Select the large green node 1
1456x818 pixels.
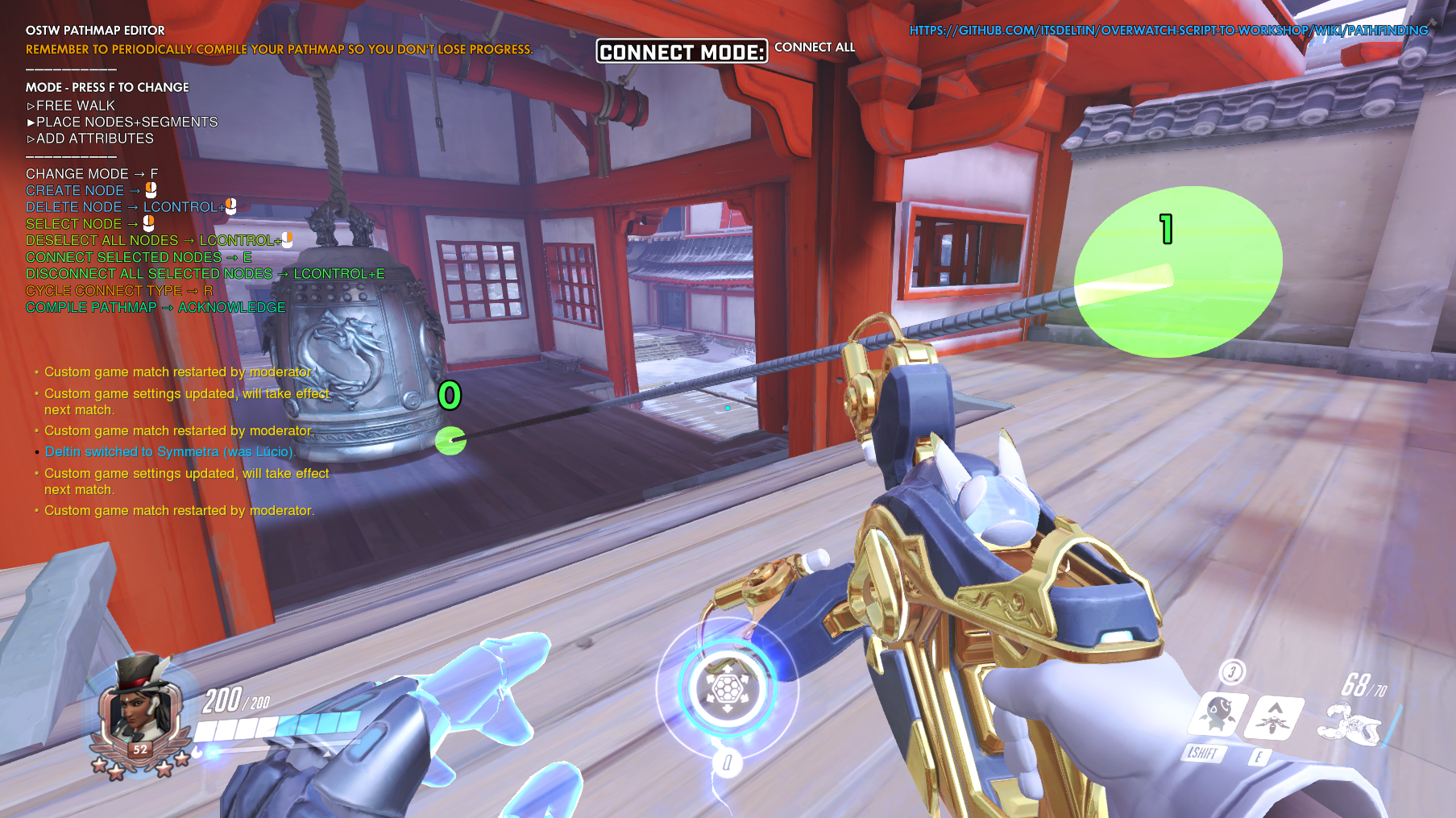coord(1178,272)
